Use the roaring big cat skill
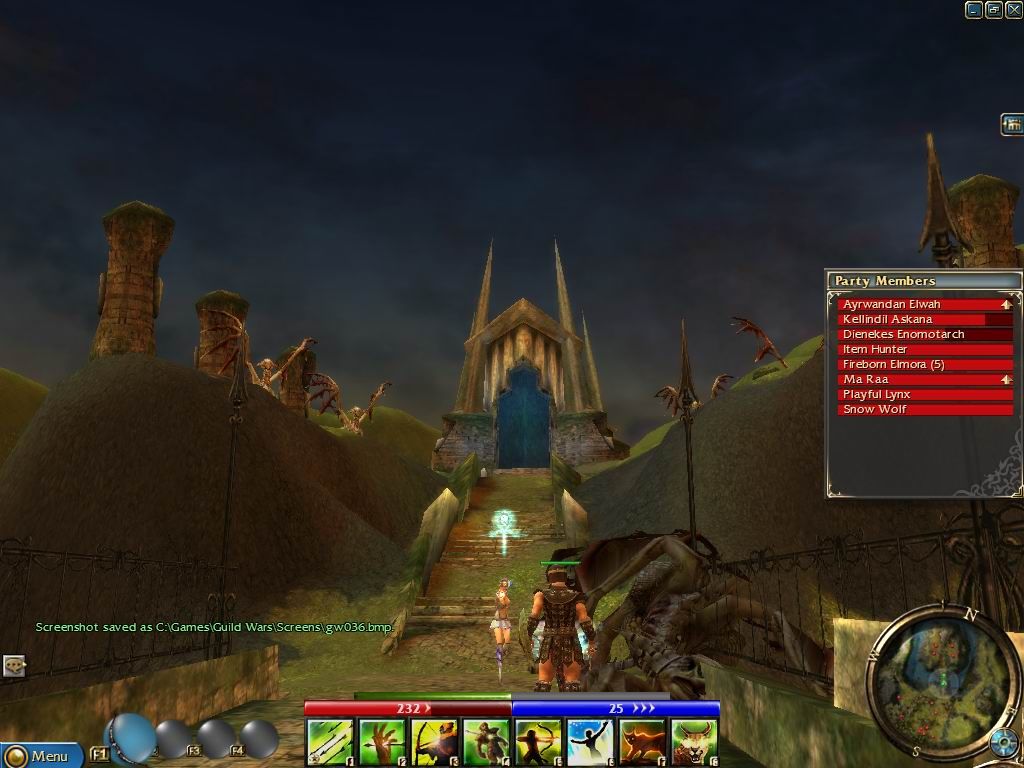 [x=694, y=743]
